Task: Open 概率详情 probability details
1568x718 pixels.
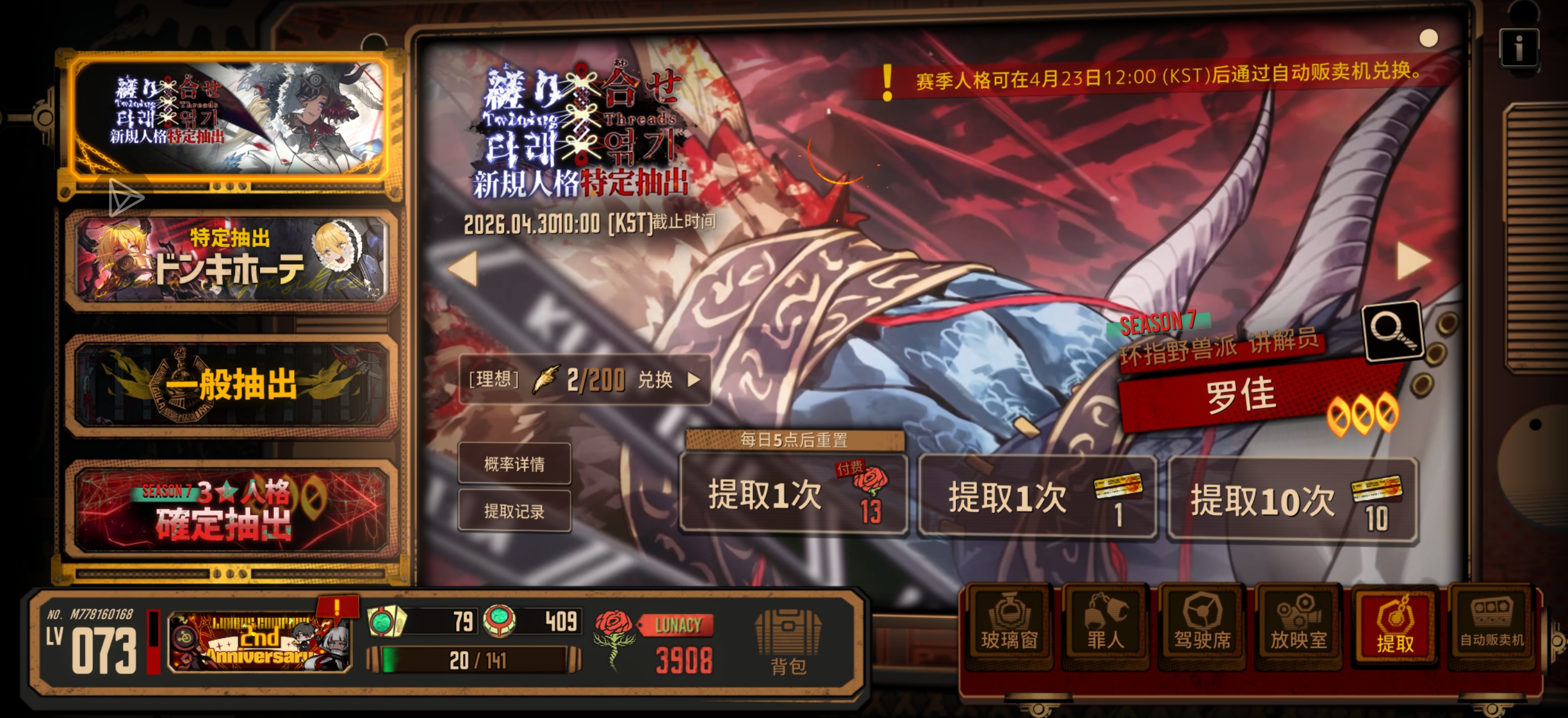Action: pyautogui.click(x=514, y=464)
